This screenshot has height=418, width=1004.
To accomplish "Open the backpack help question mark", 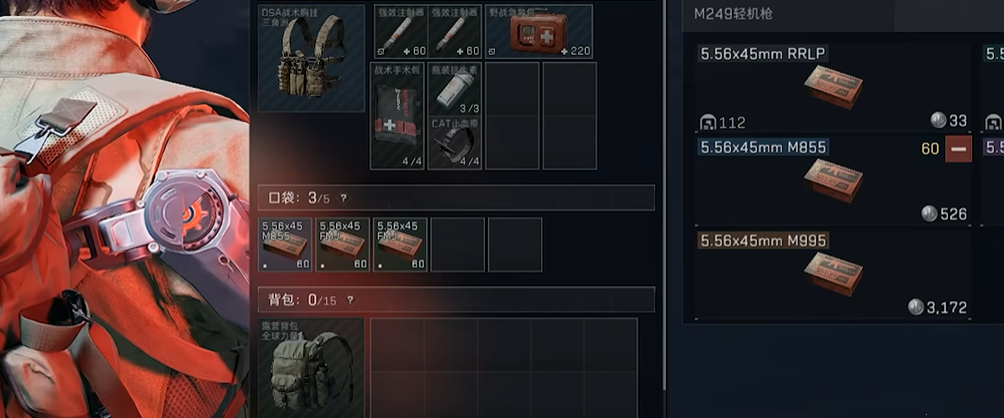I will [x=350, y=299].
